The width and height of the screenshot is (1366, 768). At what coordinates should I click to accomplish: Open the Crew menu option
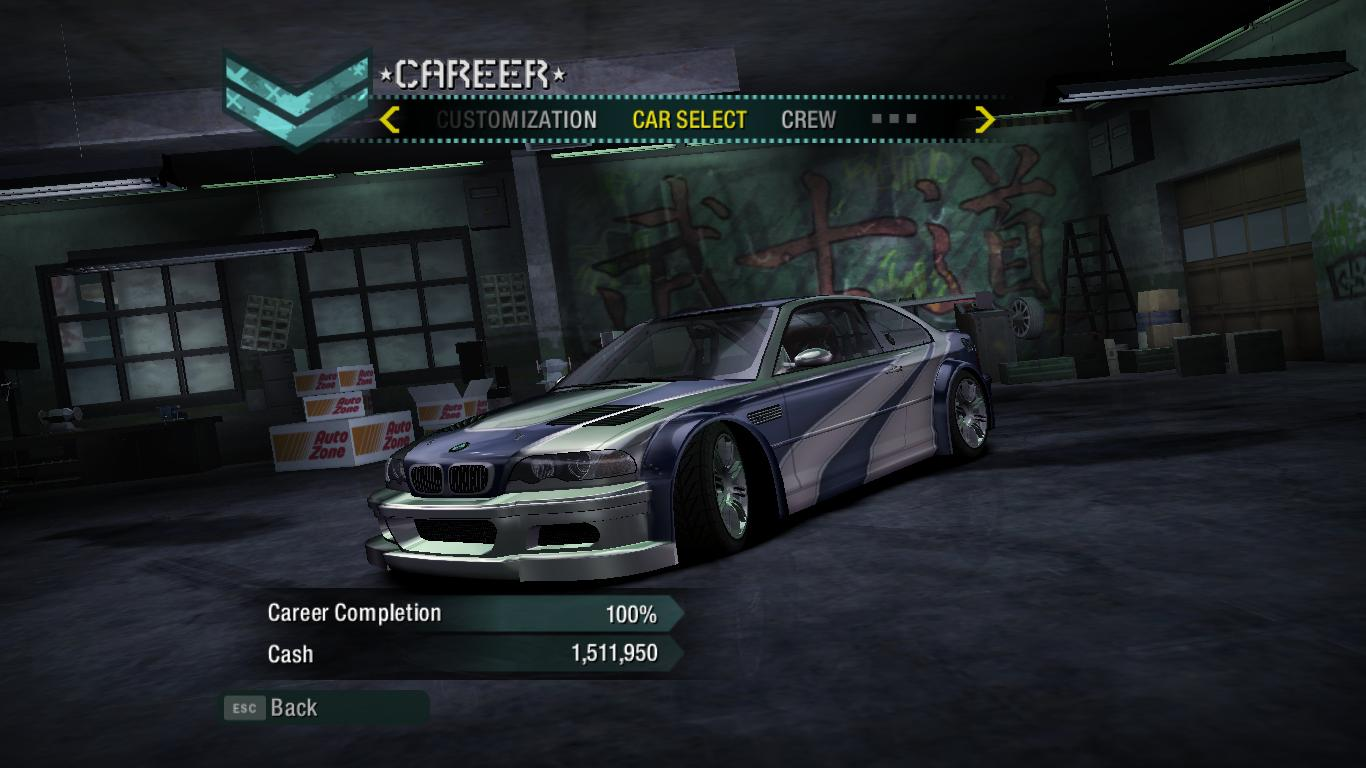click(808, 120)
